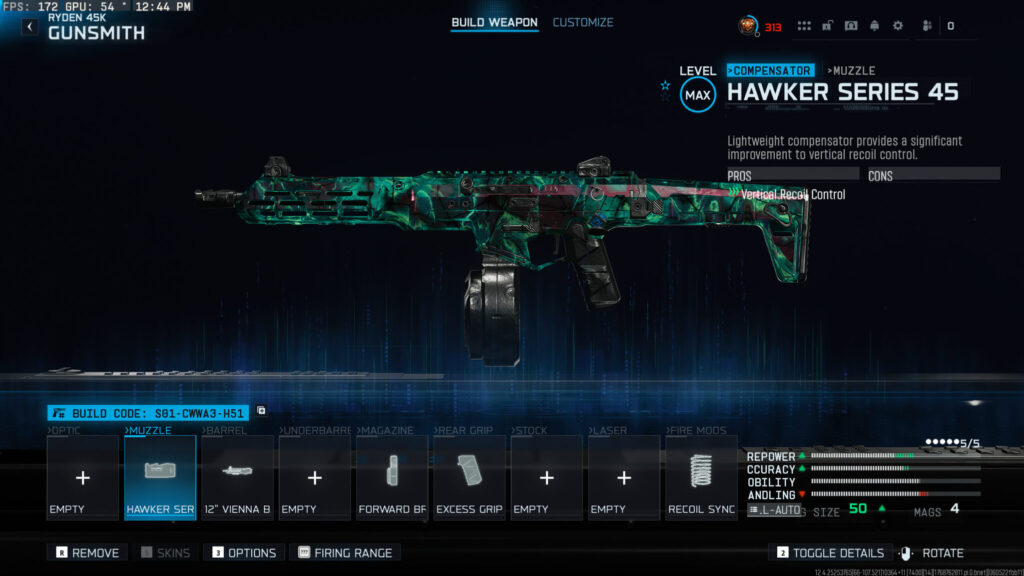1024x576 pixels.
Task: Toggle Details for weapon stats
Action: [x=829, y=552]
